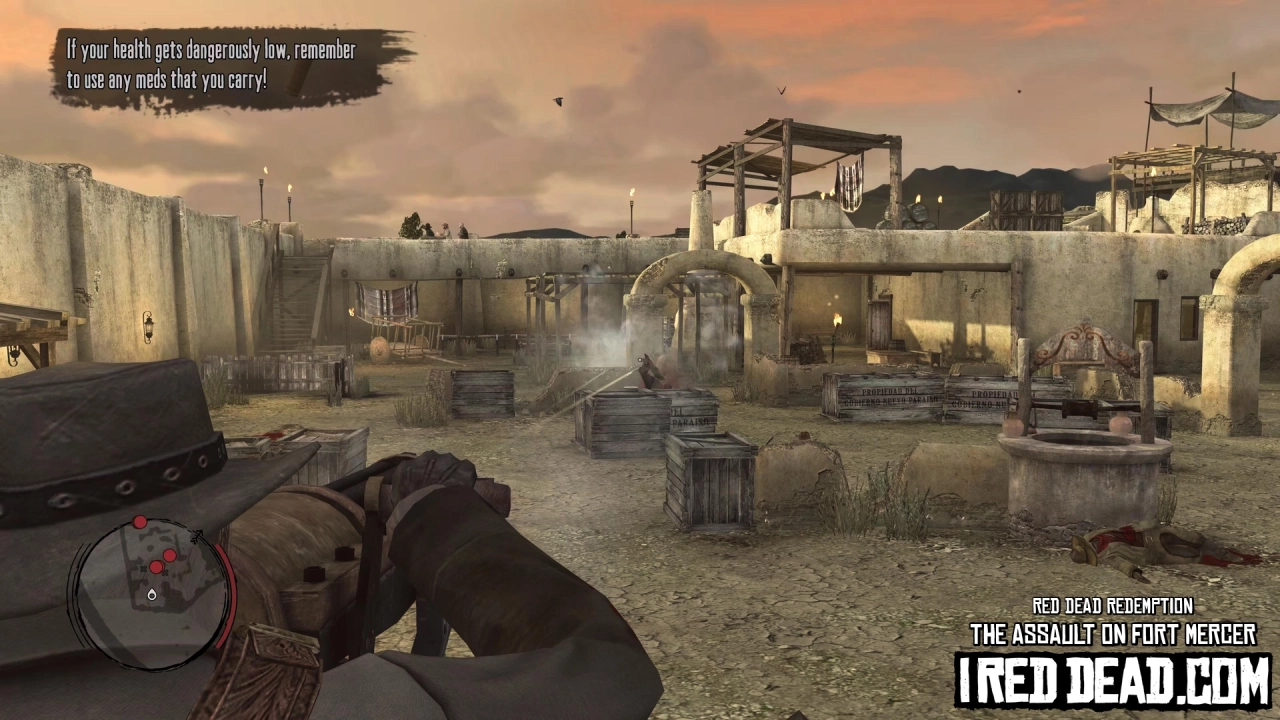The image size is (1280, 720).
Task: Select THE ASSAULT ON FORT MERCER mission label
Action: pos(1112,633)
